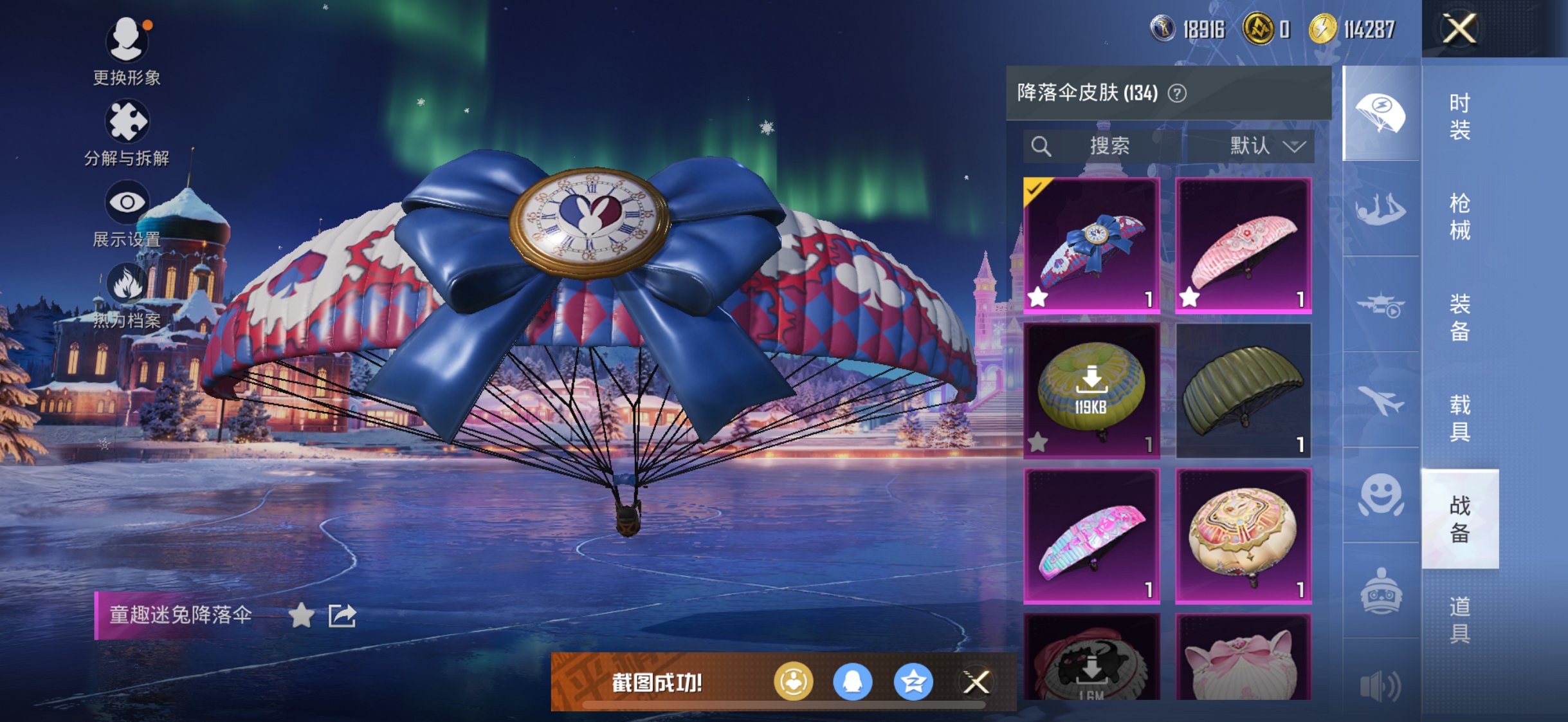Click the 展示设置 eye icon

click(x=128, y=201)
